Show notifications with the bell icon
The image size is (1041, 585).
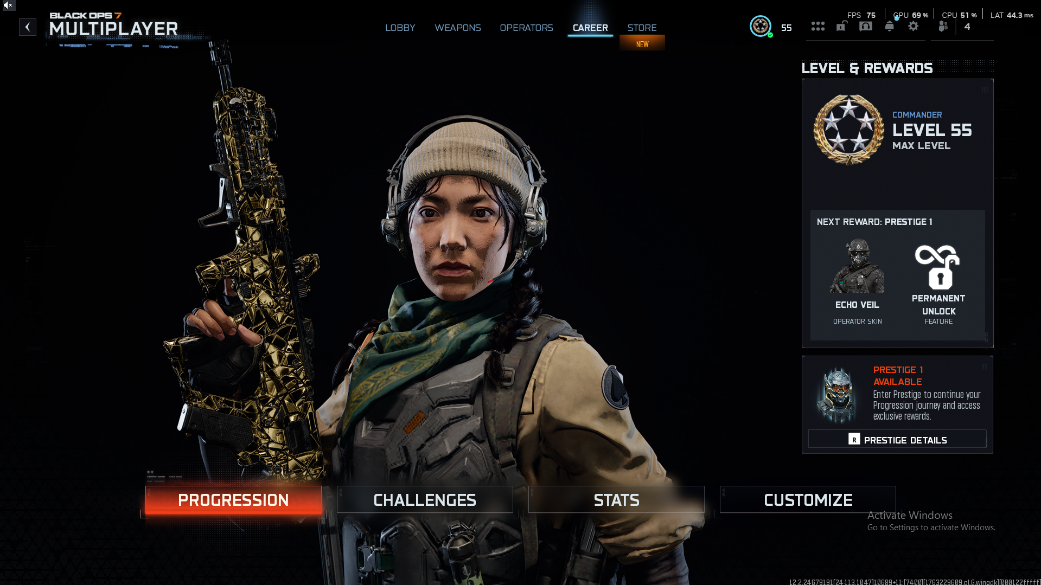pos(889,27)
